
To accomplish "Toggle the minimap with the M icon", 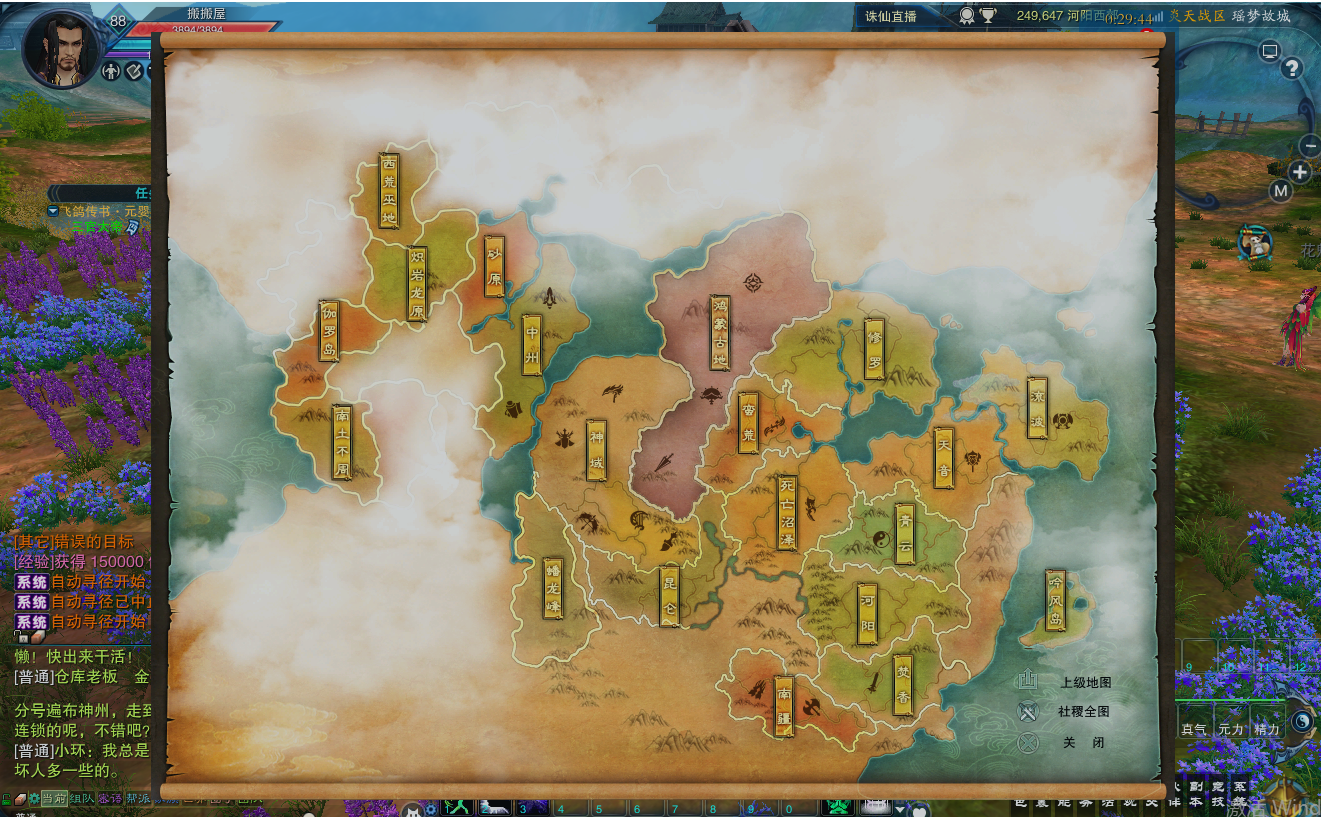I will pyautogui.click(x=1279, y=190).
